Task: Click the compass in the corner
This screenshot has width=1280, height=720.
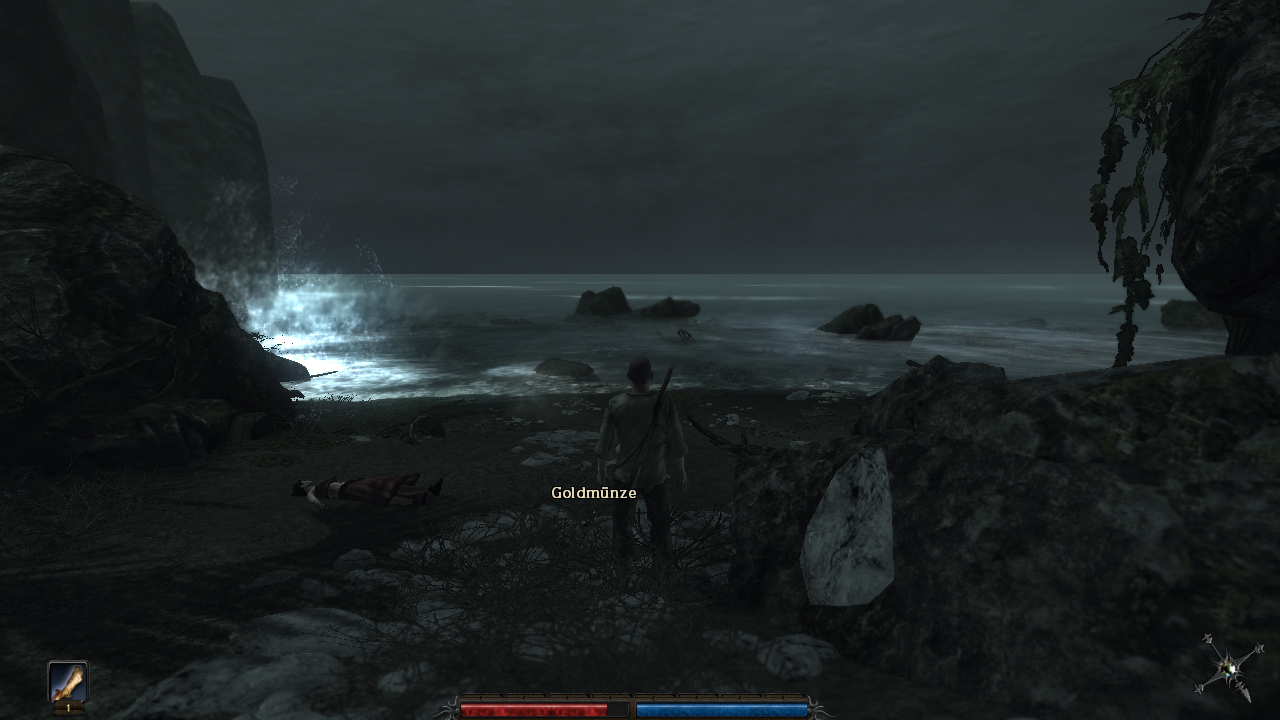Action: point(1228,667)
